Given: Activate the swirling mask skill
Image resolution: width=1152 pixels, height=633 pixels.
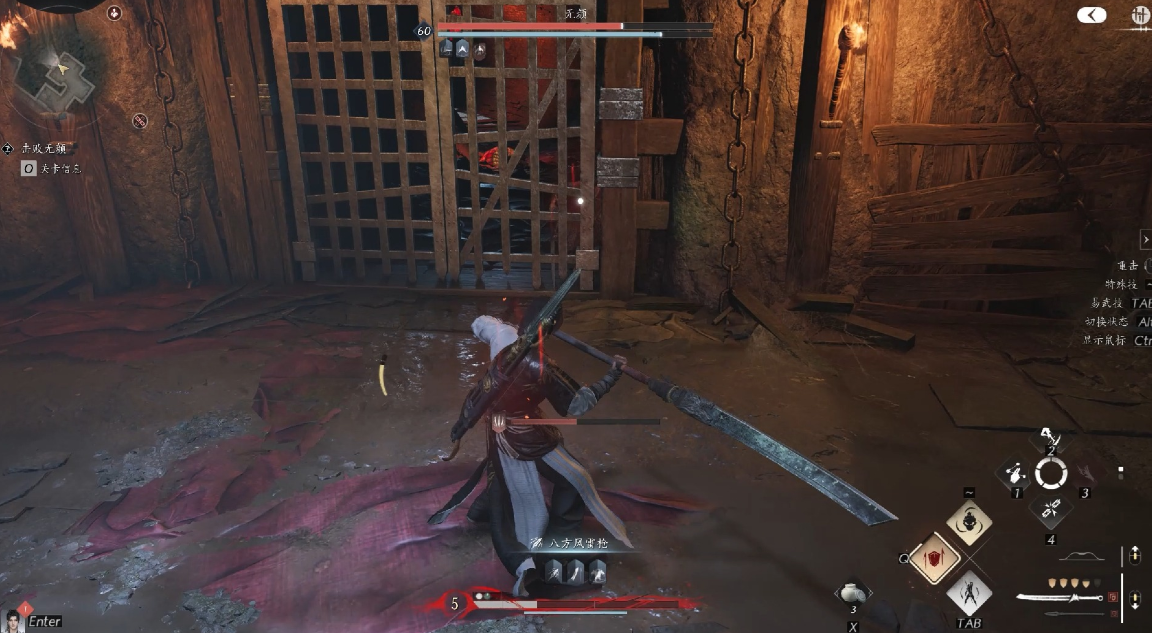Looking at the screenshot, I should [x=969, y=522].
